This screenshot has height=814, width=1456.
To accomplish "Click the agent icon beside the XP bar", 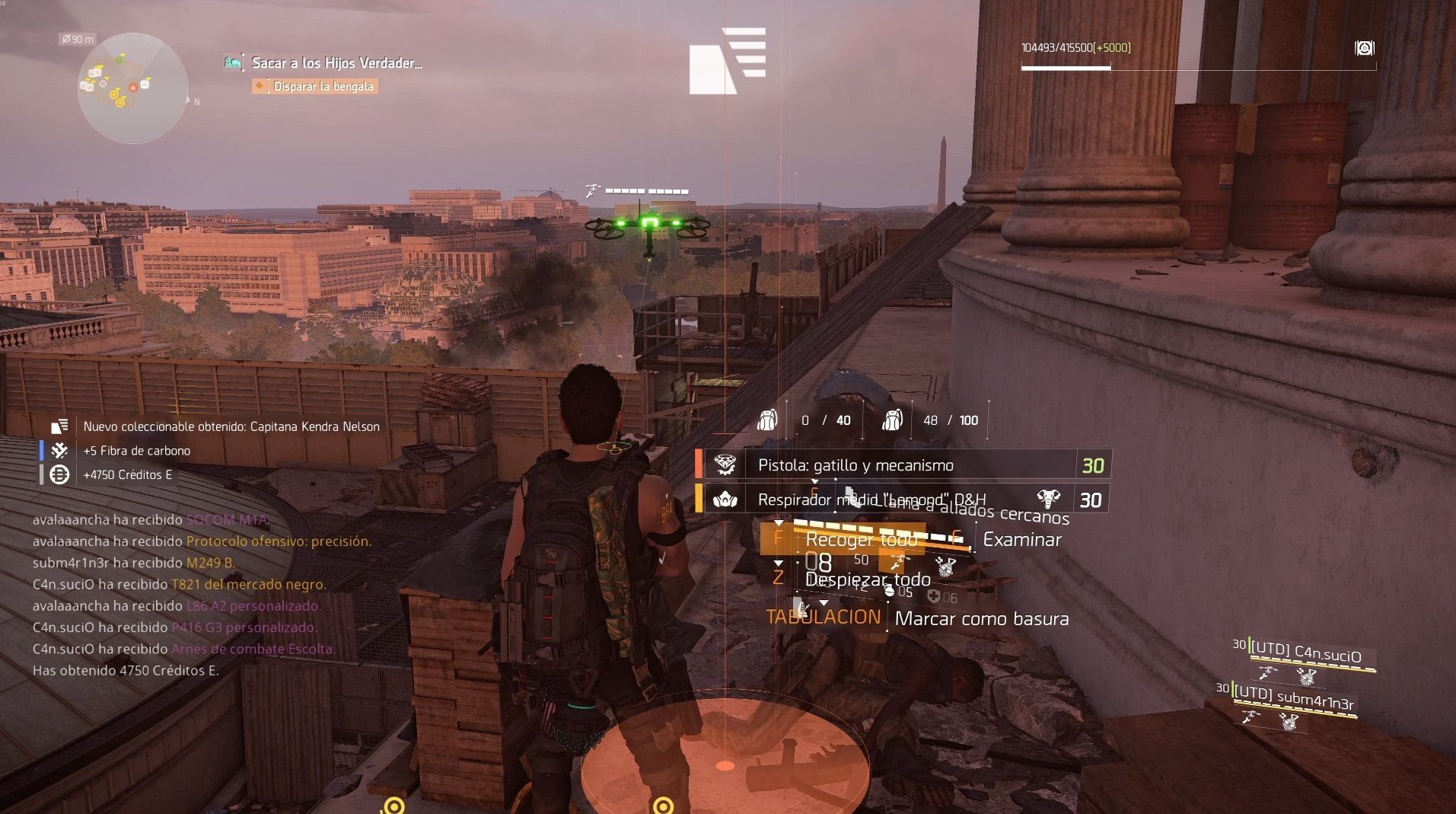I will pyautogui.click(x=1364, y=48).
